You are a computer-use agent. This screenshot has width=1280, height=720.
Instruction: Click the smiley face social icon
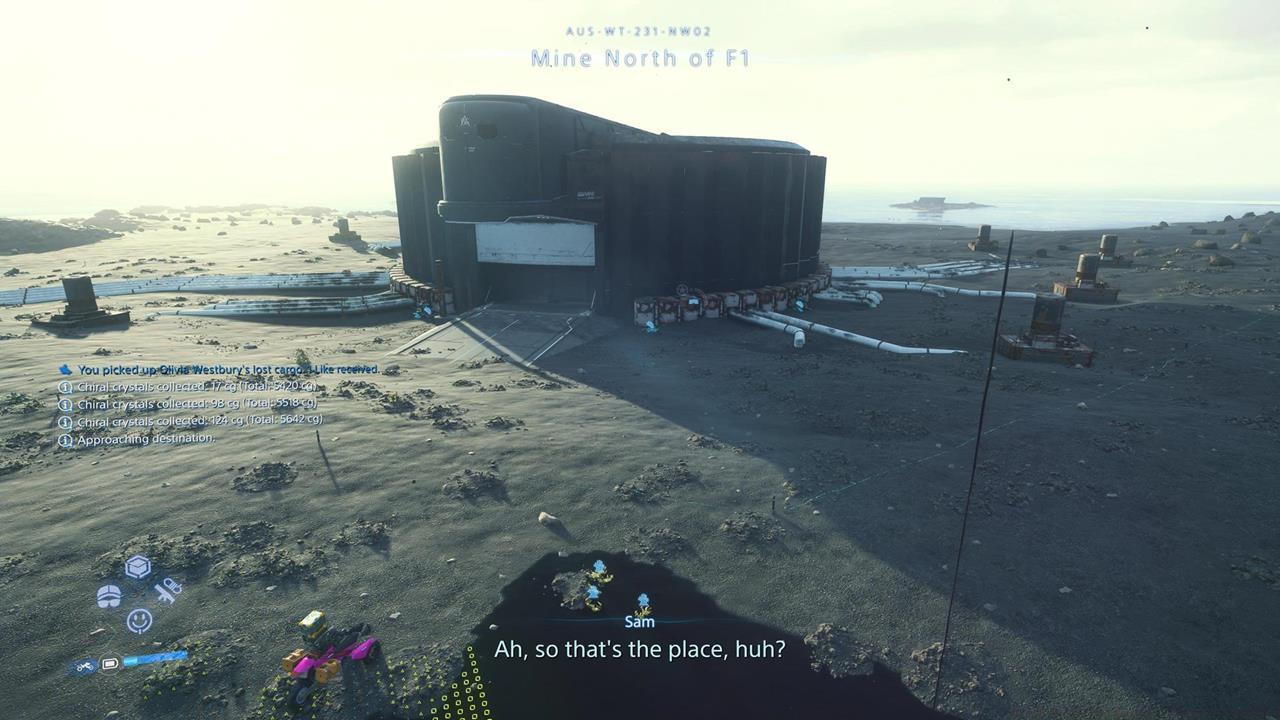pos(140,620)
